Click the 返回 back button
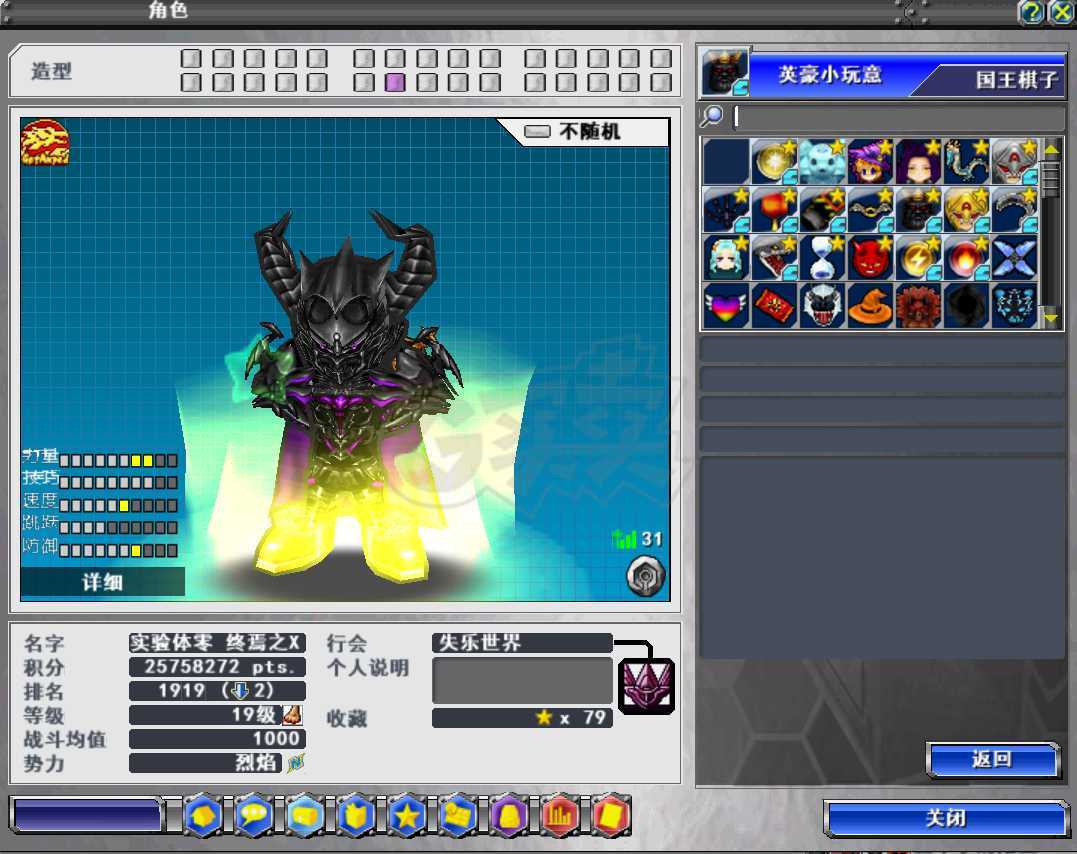The height and width of the screenshot is (854, 1077). click(x=992, y=760)
